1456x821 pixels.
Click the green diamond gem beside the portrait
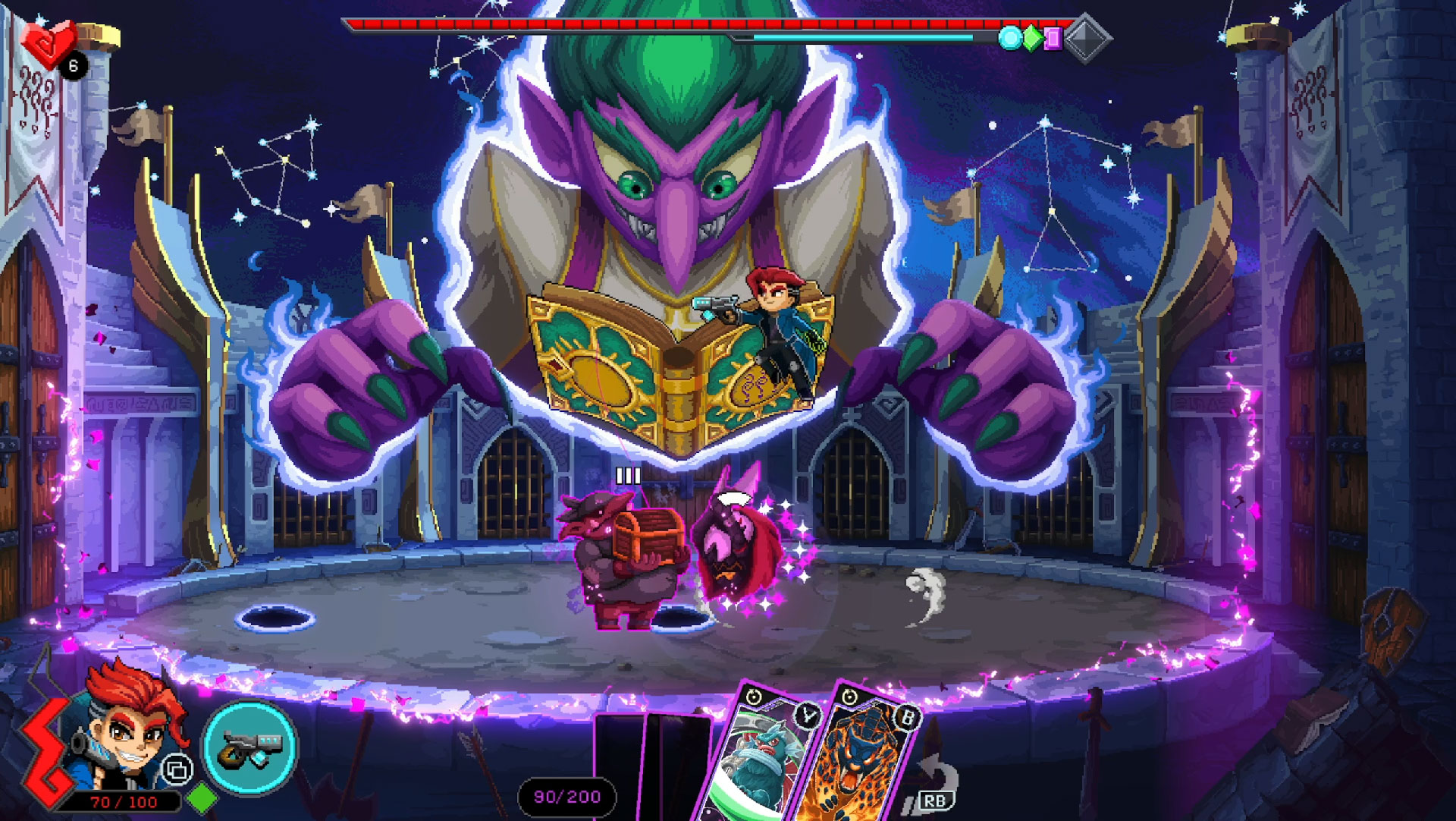202,798
